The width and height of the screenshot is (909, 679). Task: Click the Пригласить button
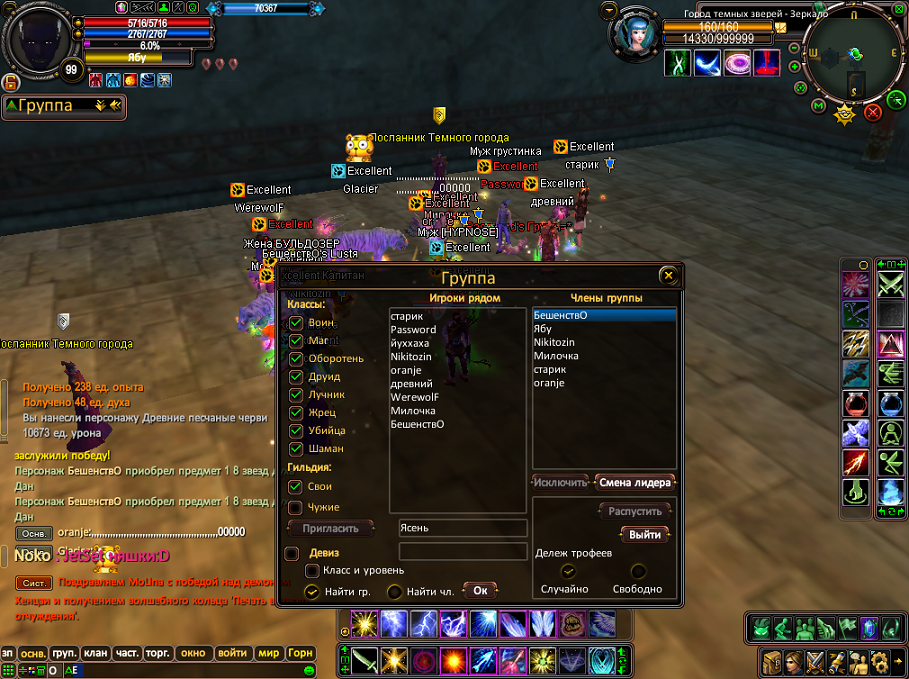pyautogui.click(x=330, y=528)
